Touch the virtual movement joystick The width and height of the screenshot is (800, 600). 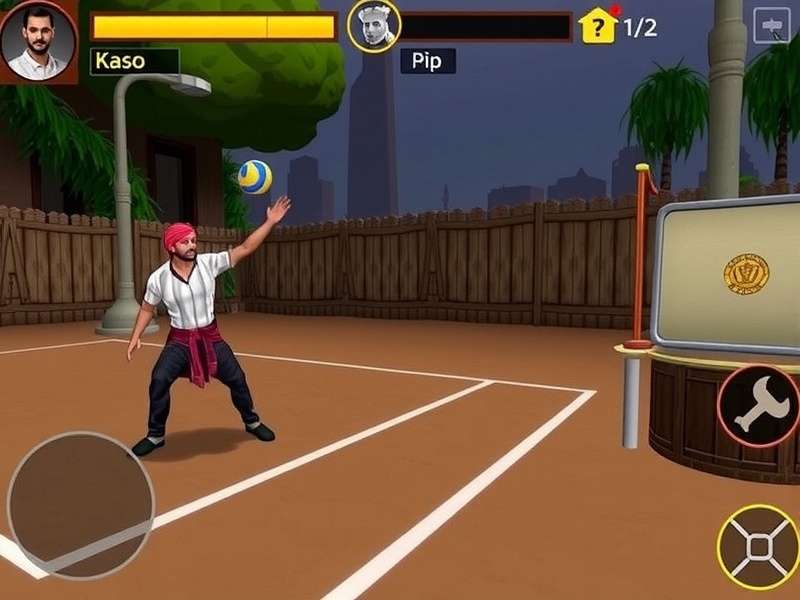[81, 506]
